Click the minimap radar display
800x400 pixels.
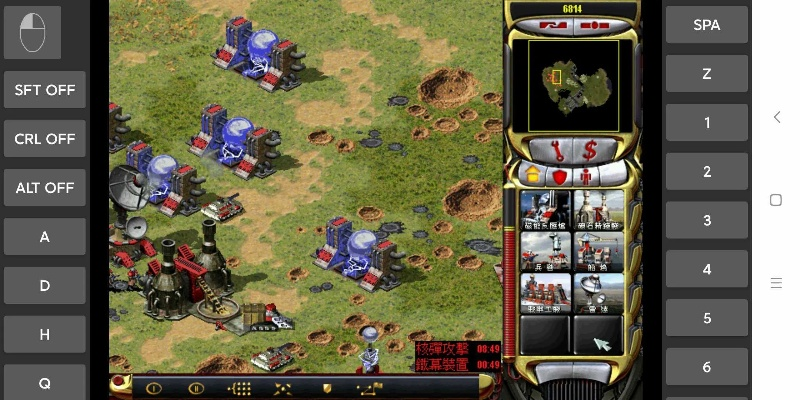tap(574, 85)
